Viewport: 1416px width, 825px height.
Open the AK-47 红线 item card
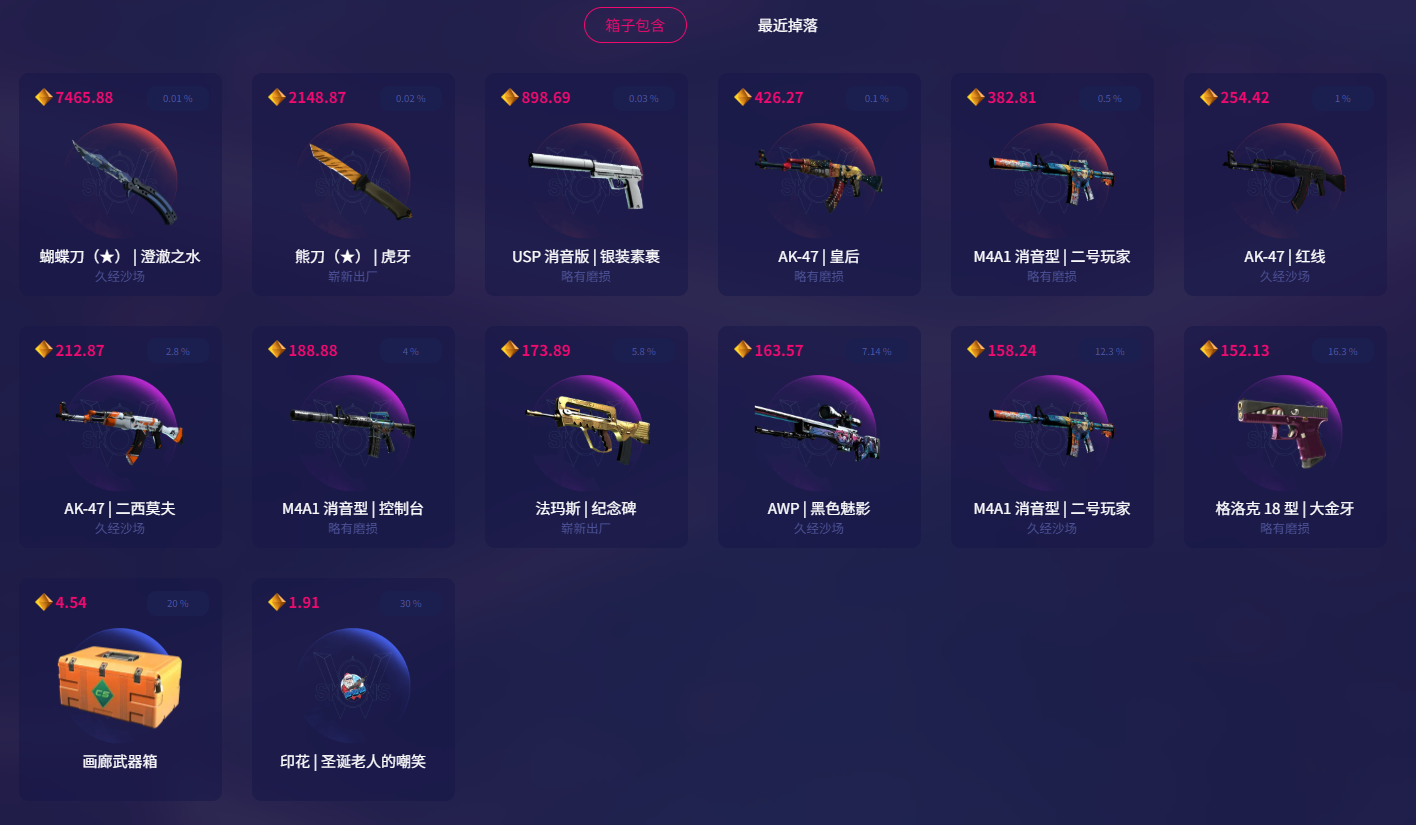[1285, 185]
